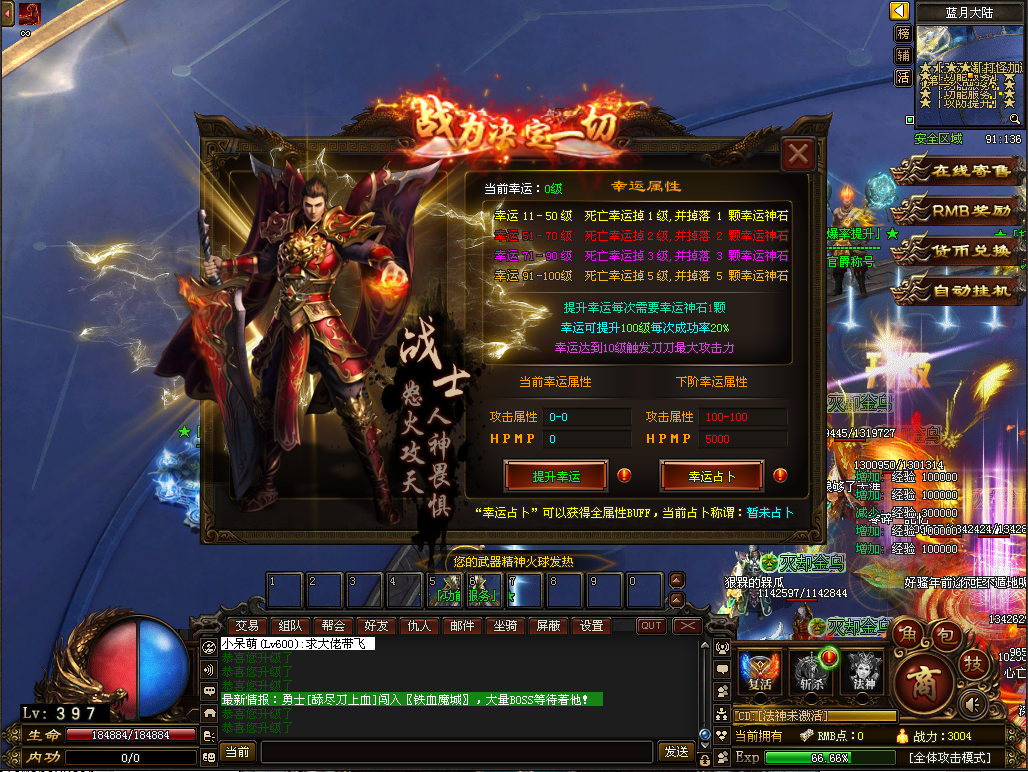
Task: Open the 邮件 mail tab
Action: (462, 626)
